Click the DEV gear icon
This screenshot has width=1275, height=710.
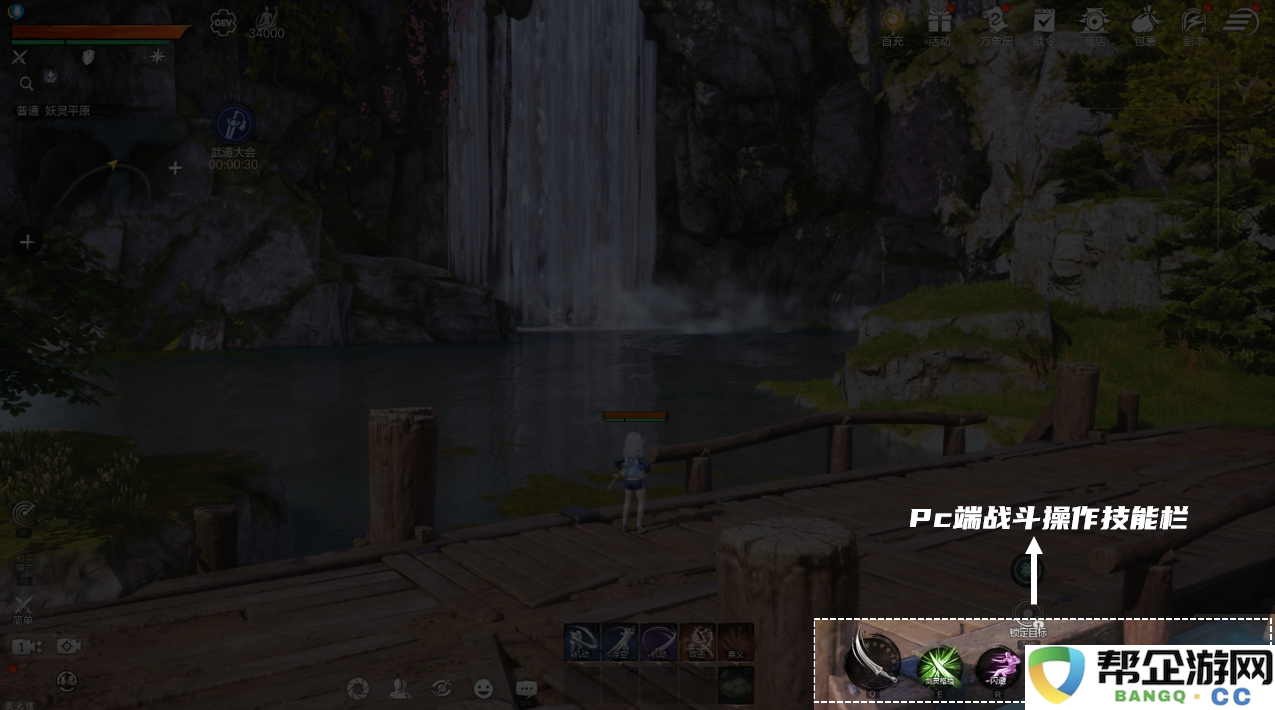223,23
